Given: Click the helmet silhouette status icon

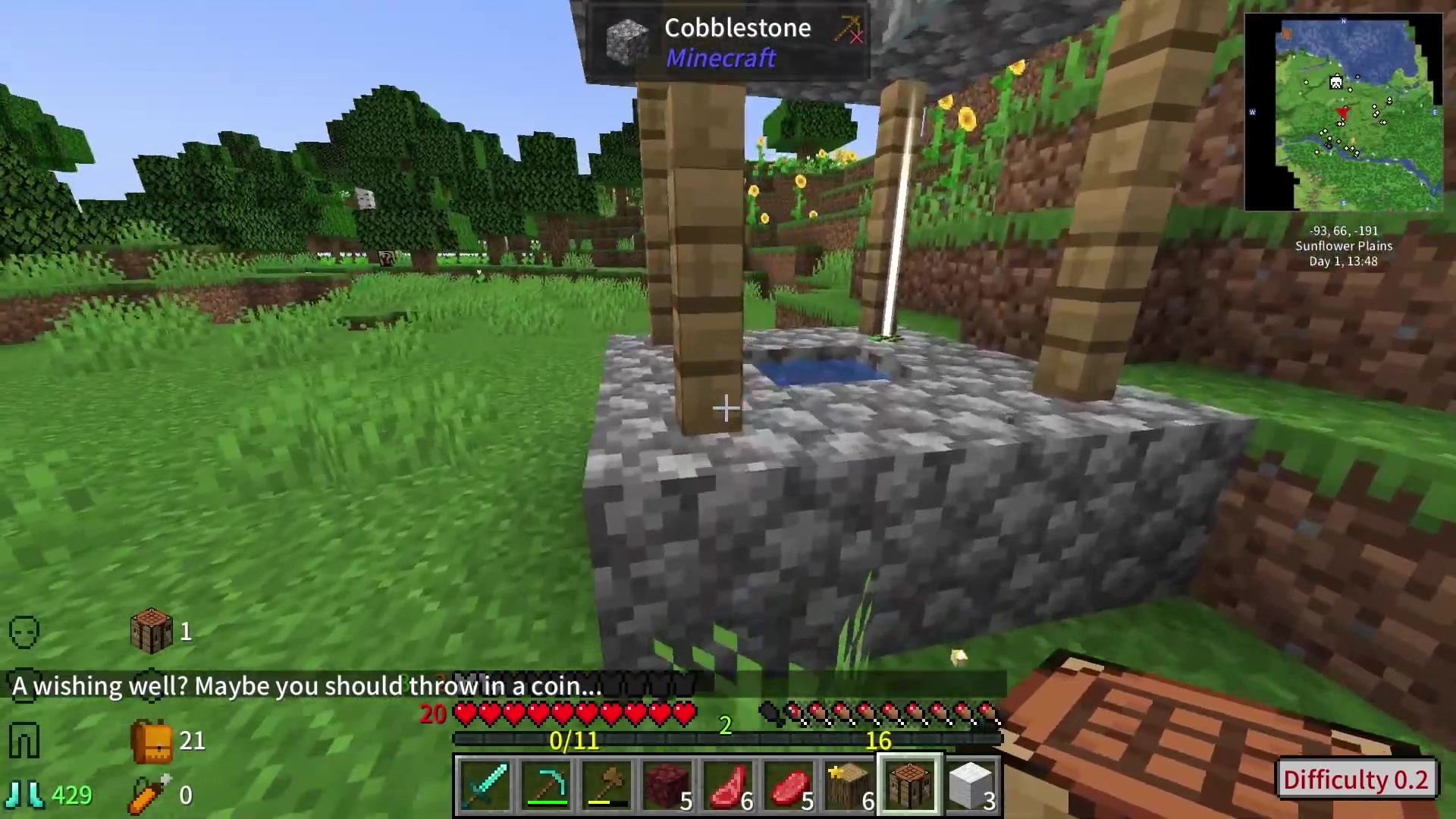Looking at the screenshot, I should pyautogui.click(x=24, y=632).
